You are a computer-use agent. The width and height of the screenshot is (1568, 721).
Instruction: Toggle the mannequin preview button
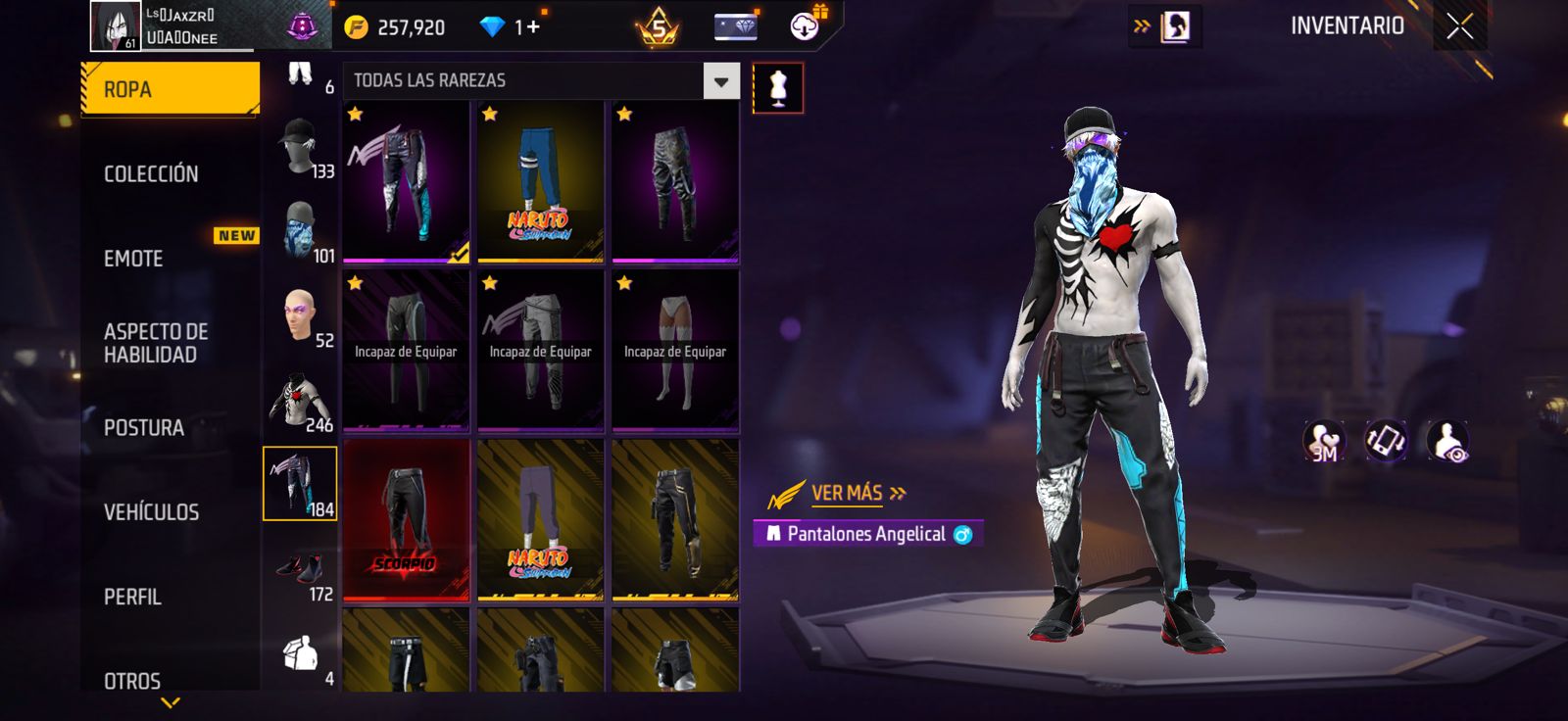tap(778, 88)
